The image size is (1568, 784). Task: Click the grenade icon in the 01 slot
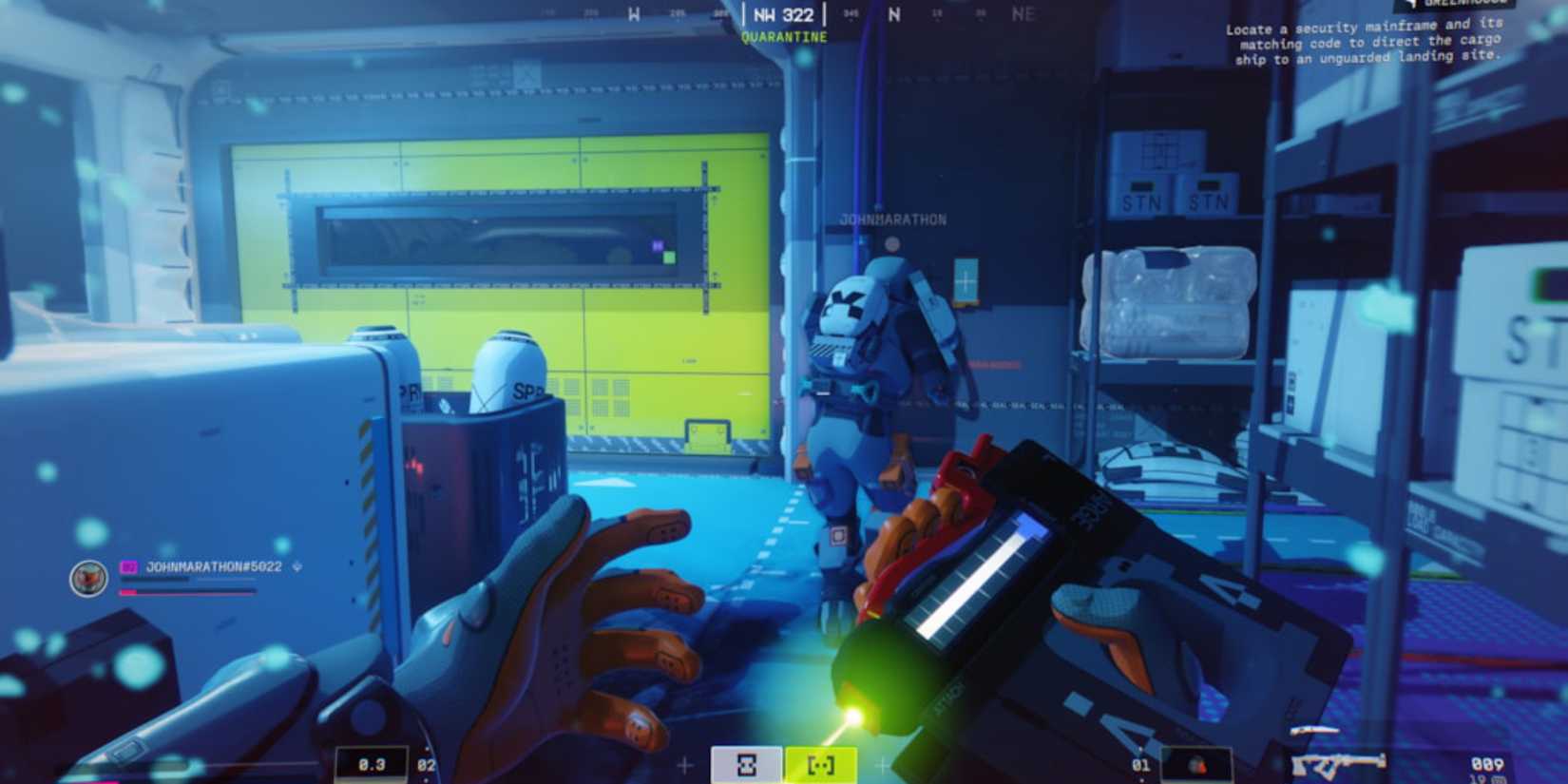(x=1196, y=763)
